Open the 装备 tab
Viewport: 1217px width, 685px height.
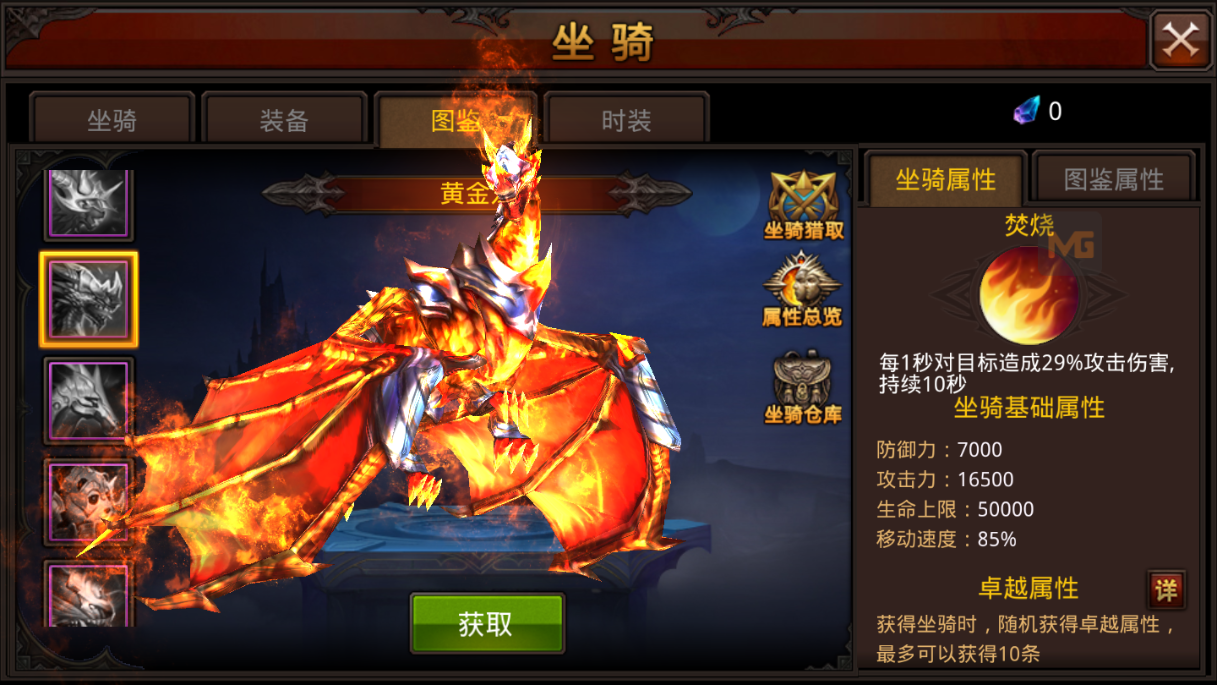(283, 120)
